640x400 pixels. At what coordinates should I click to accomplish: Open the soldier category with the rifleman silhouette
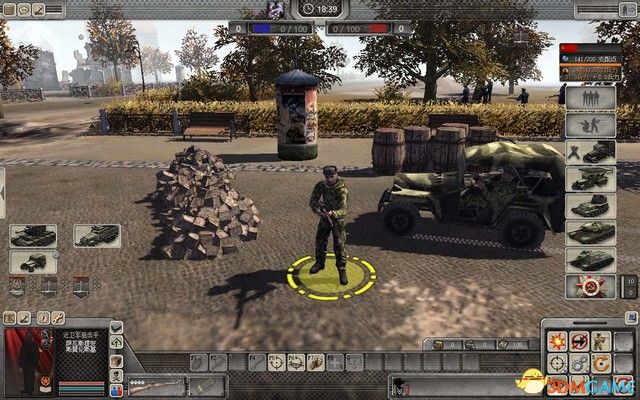pos(590,125)
